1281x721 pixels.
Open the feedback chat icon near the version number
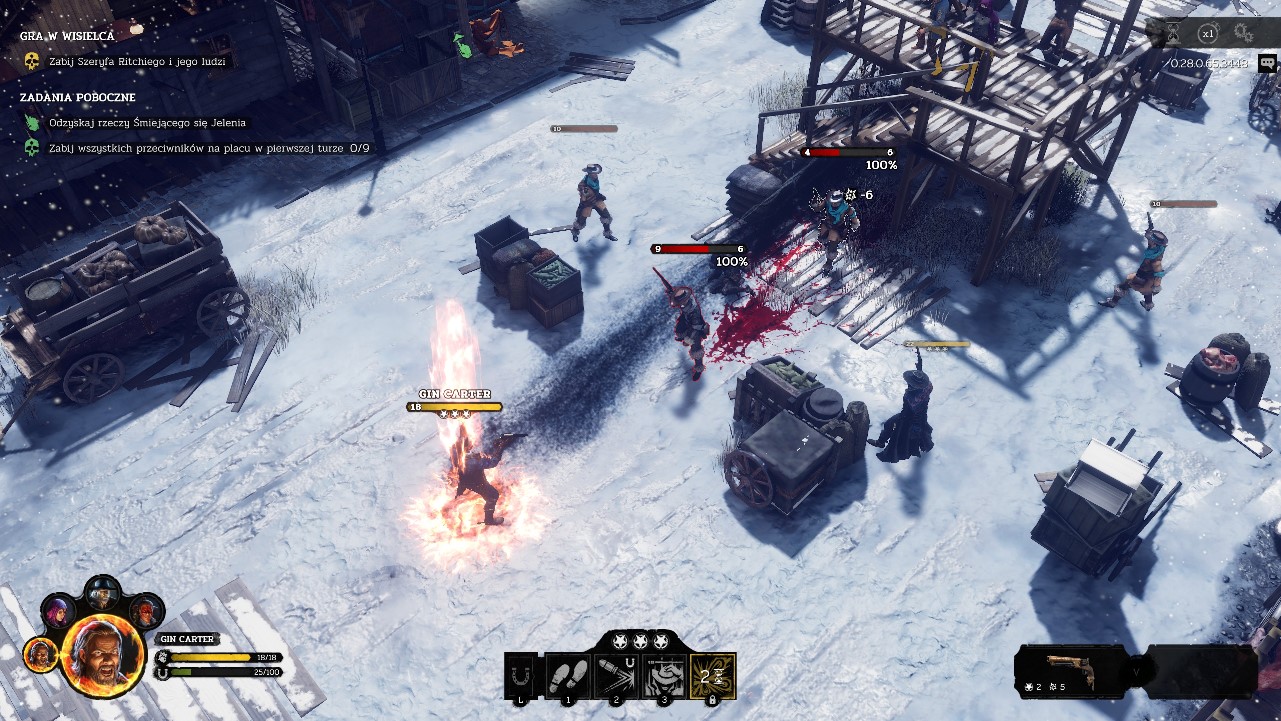(1267, 63)
